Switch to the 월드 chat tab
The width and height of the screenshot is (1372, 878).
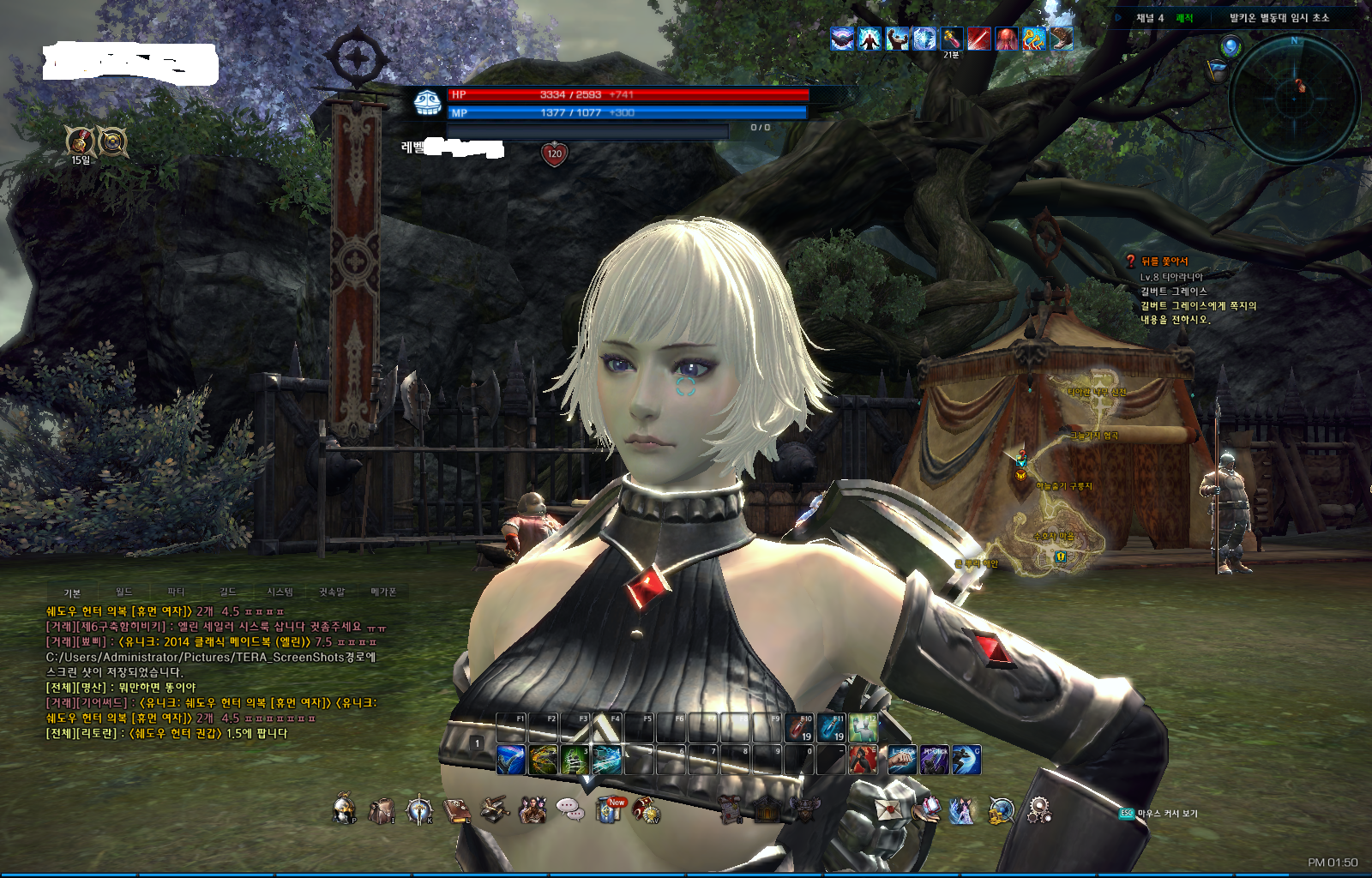click(x=124, y=592)
